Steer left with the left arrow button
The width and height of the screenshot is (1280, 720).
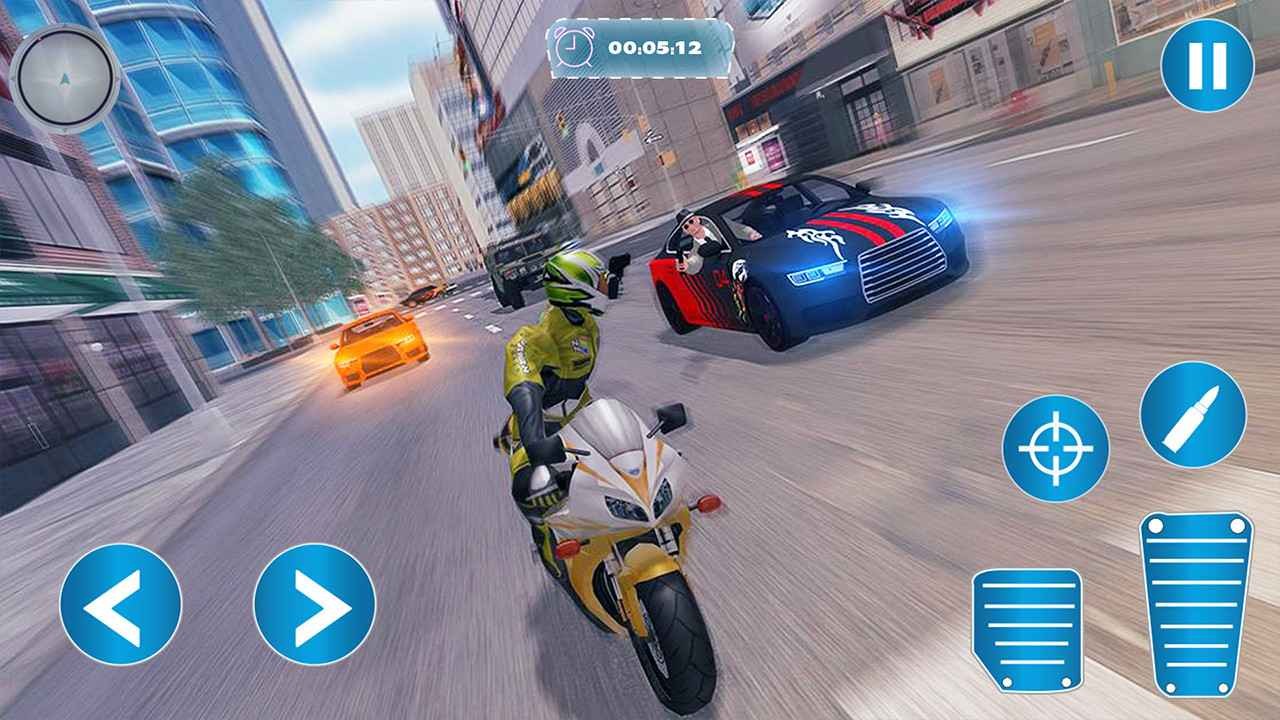click(120, 604)
